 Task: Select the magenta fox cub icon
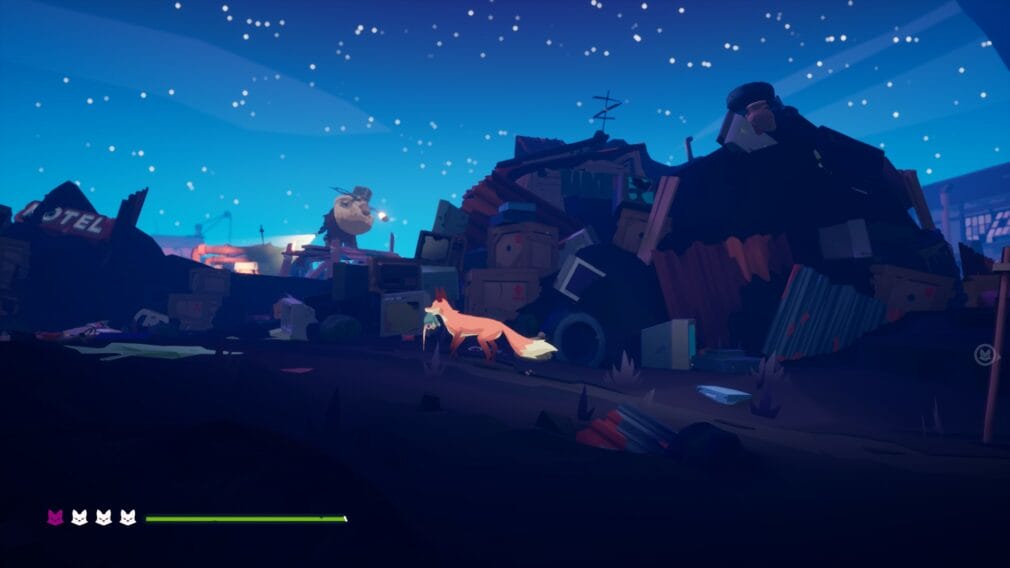click(x=55, y=517)
